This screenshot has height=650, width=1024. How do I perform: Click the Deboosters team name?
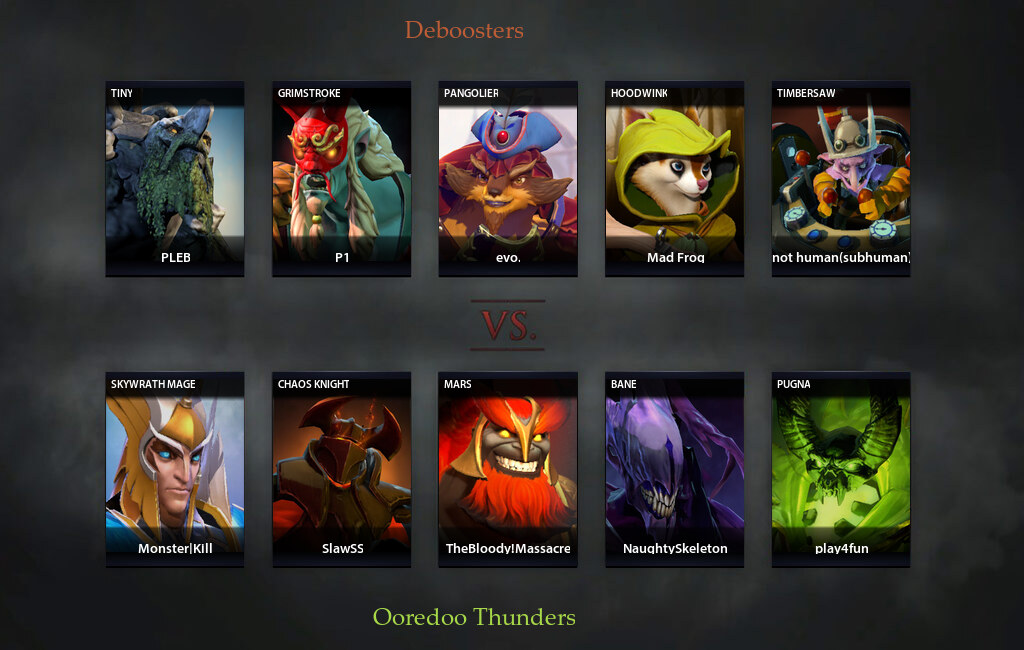point(464,30)
